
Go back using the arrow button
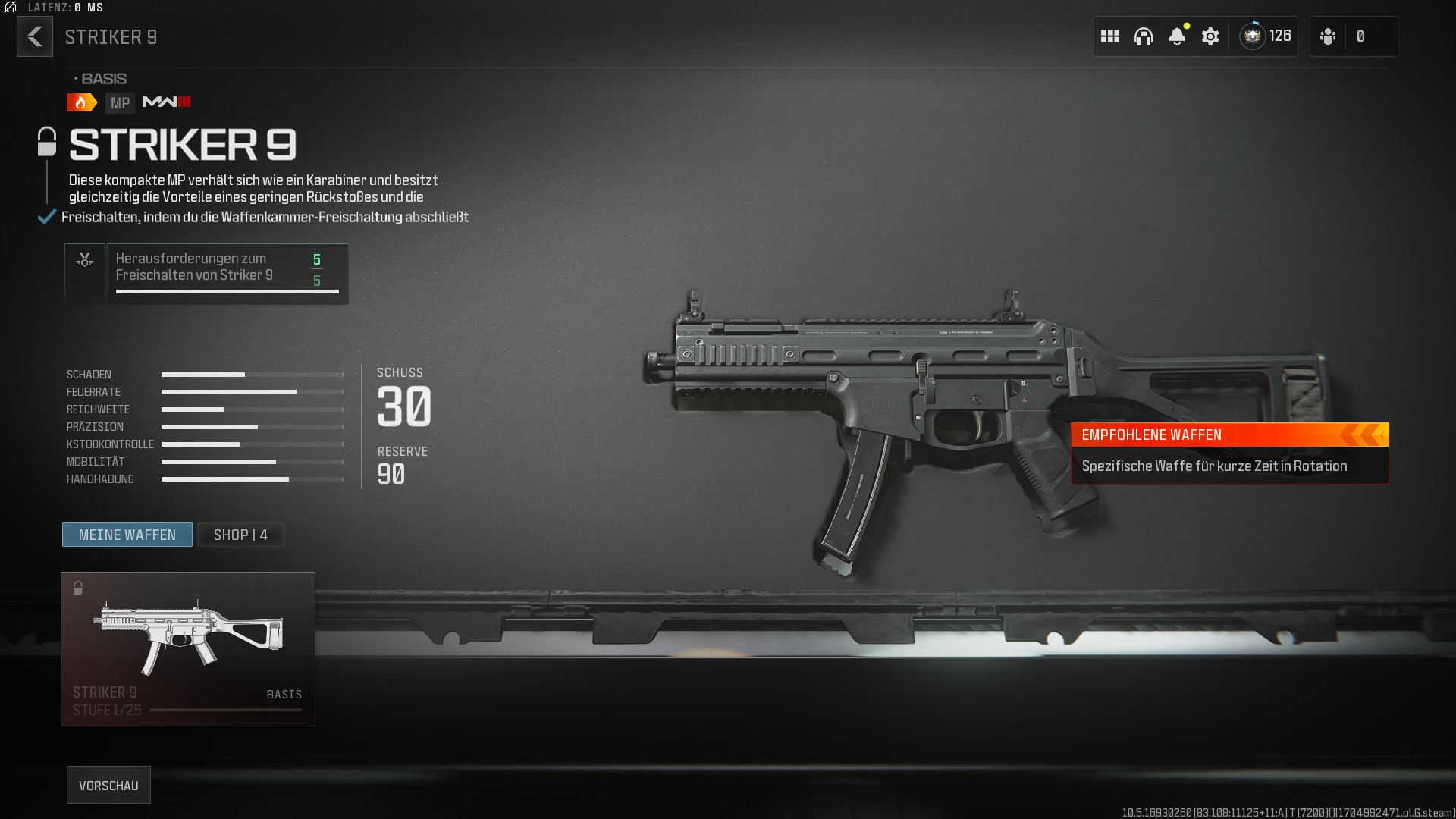pos(35,36)
